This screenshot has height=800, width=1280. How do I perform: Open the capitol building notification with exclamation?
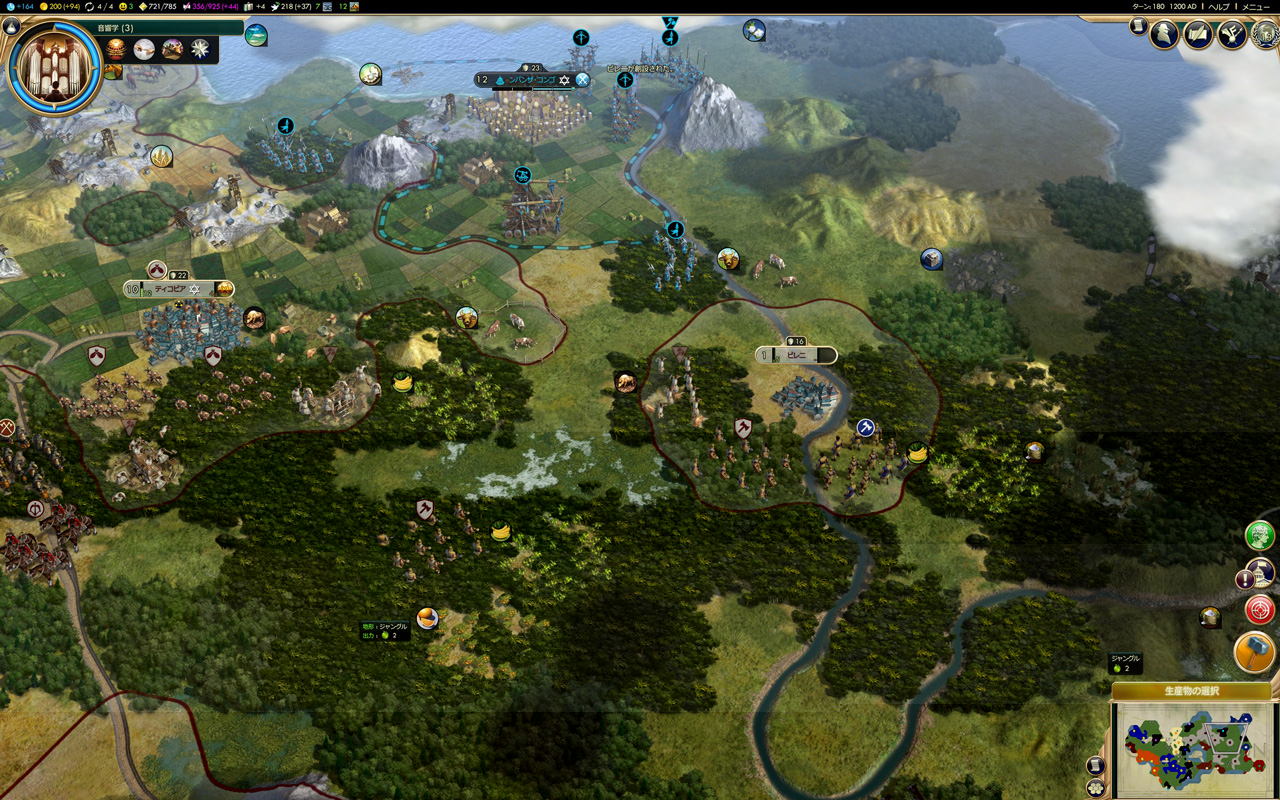pos(1258,573)
